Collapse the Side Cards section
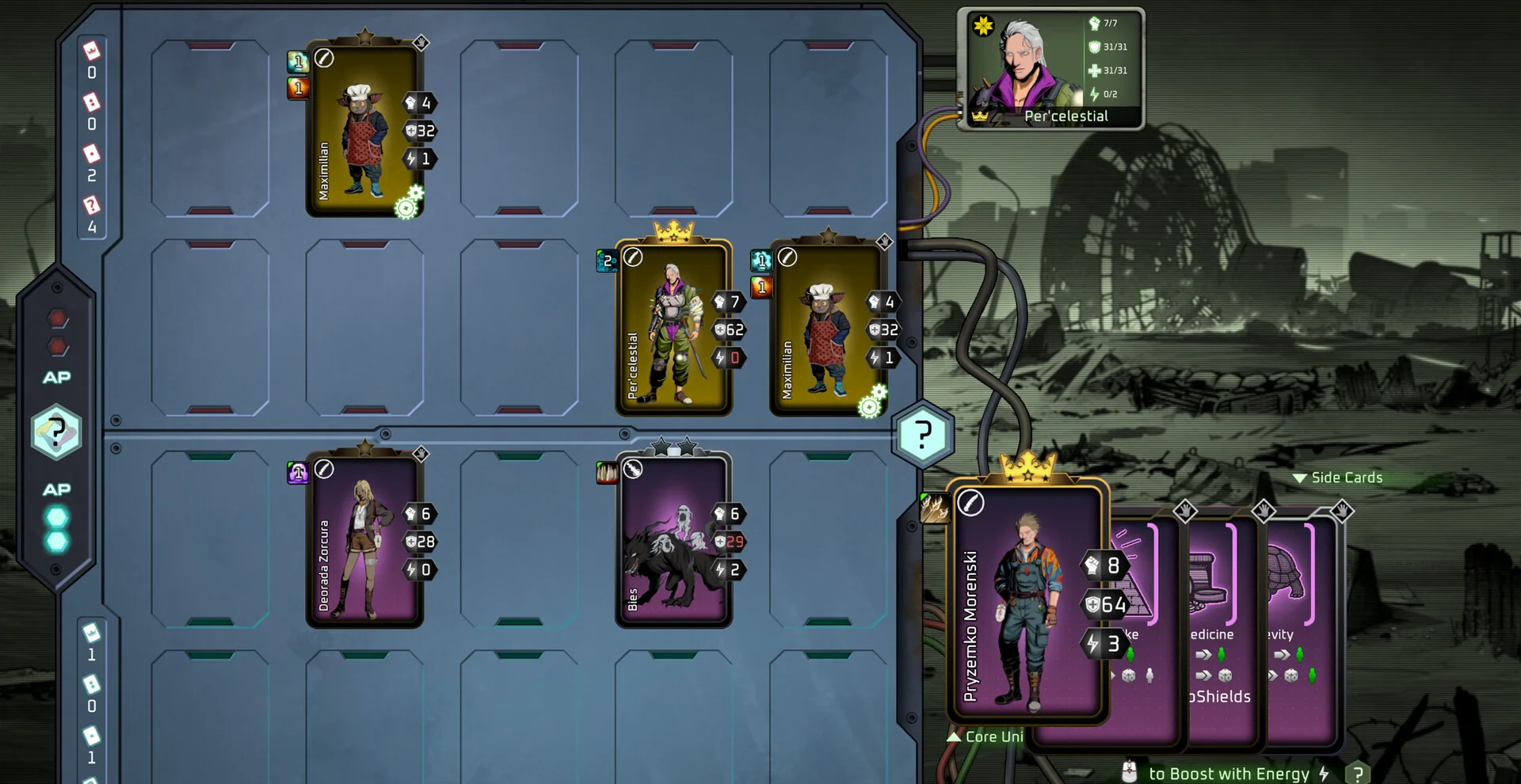The image size is (1521, 784). pyautogui.click(x=1338, y=478)
